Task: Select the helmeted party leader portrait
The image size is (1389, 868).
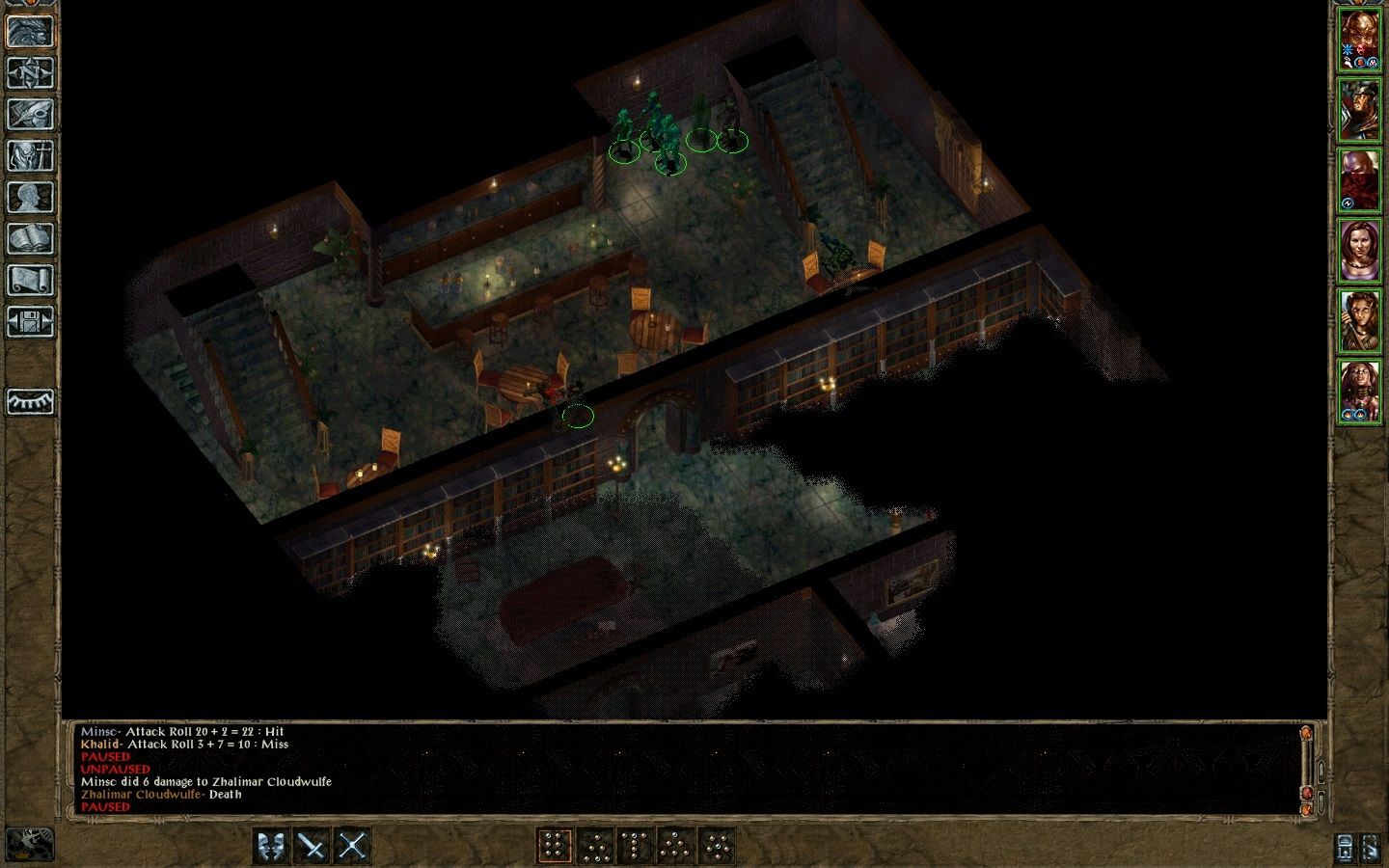Action: pyautogui.click(x=1359, y=41)
